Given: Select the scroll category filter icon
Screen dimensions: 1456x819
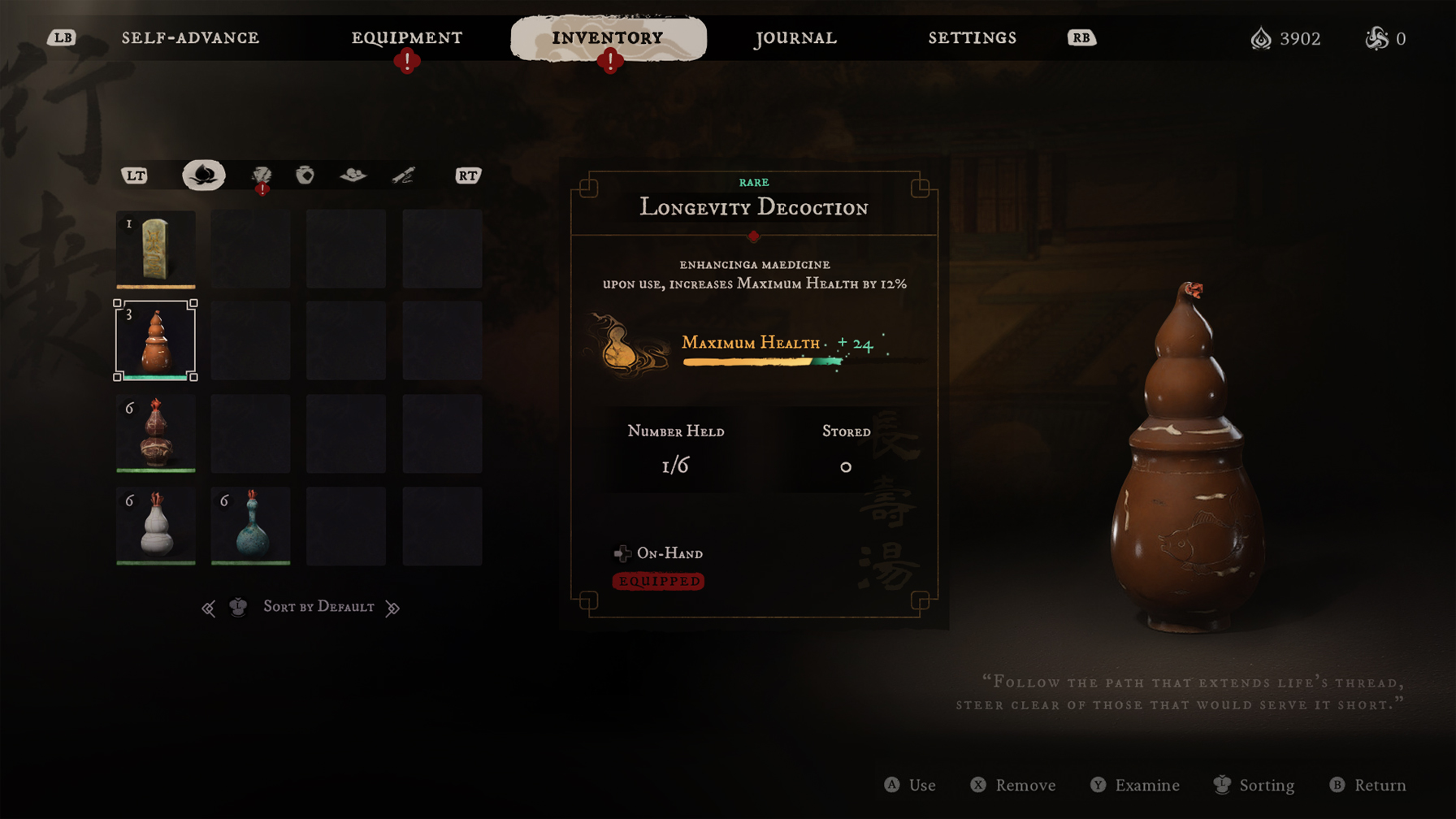Looking at the screenshot, I should coord(402,175).
